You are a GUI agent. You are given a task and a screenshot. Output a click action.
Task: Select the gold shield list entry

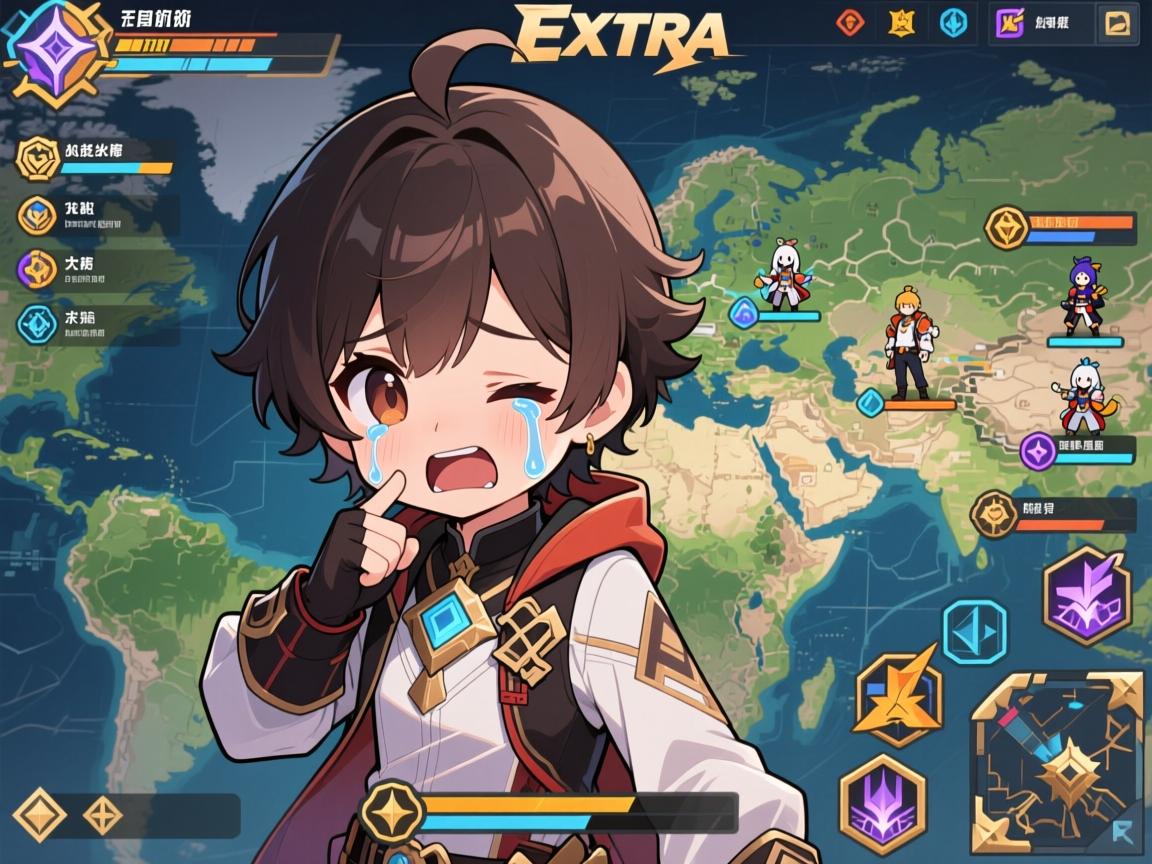38,157
